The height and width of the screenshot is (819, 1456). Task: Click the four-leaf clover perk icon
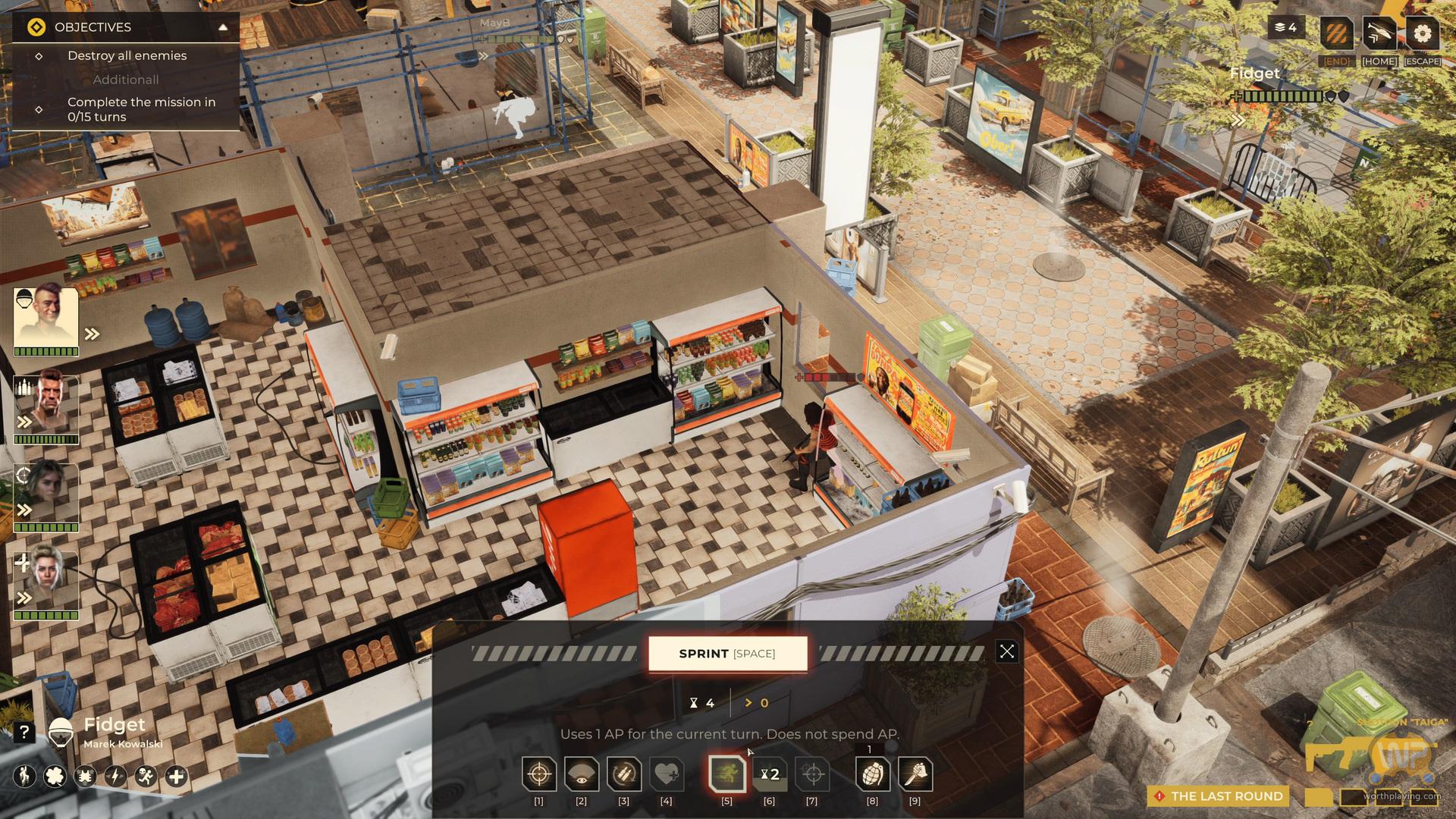click(x=55, y=777)
